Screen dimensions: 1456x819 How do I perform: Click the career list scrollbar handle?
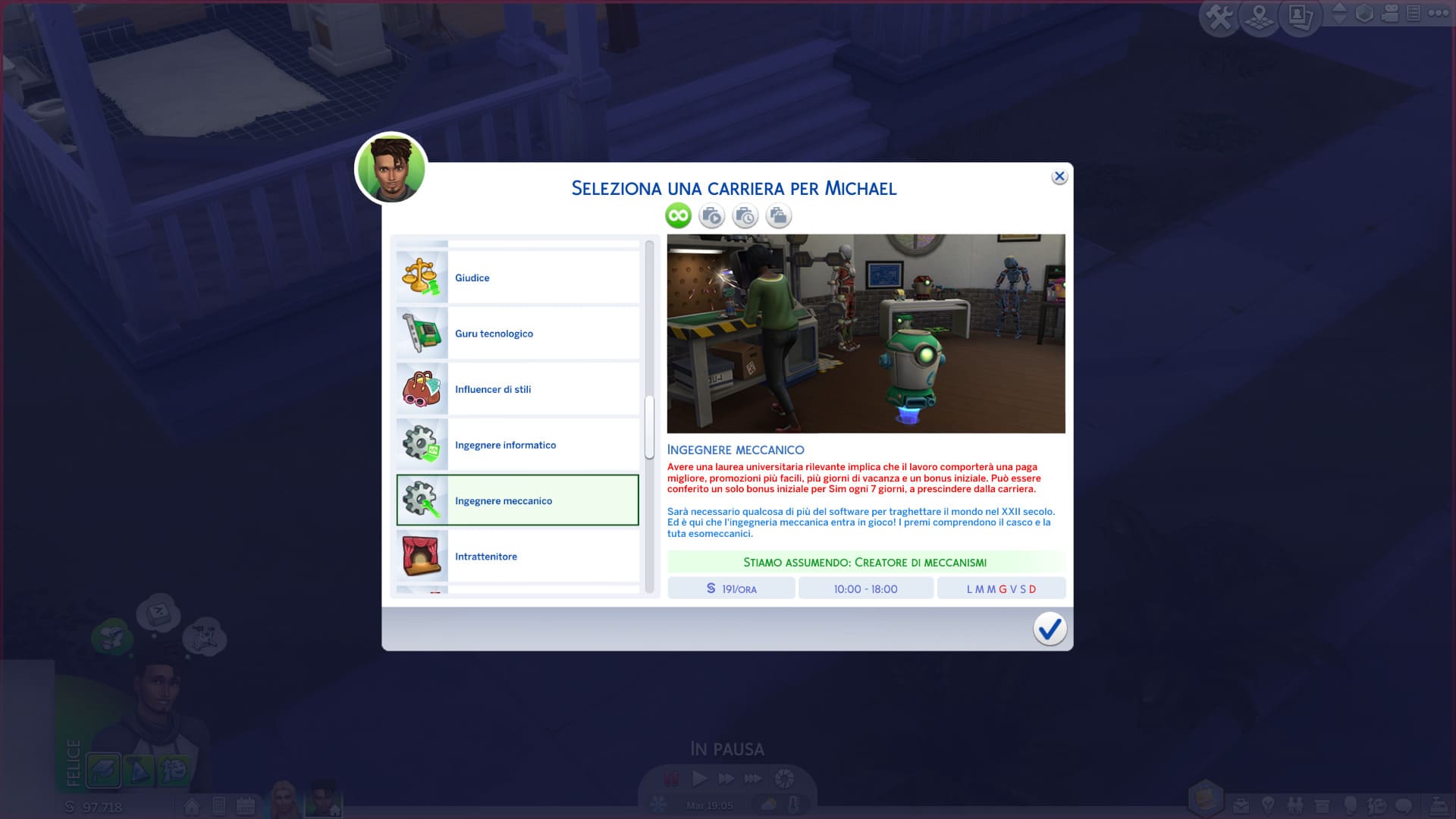click(x=649, y=428)
